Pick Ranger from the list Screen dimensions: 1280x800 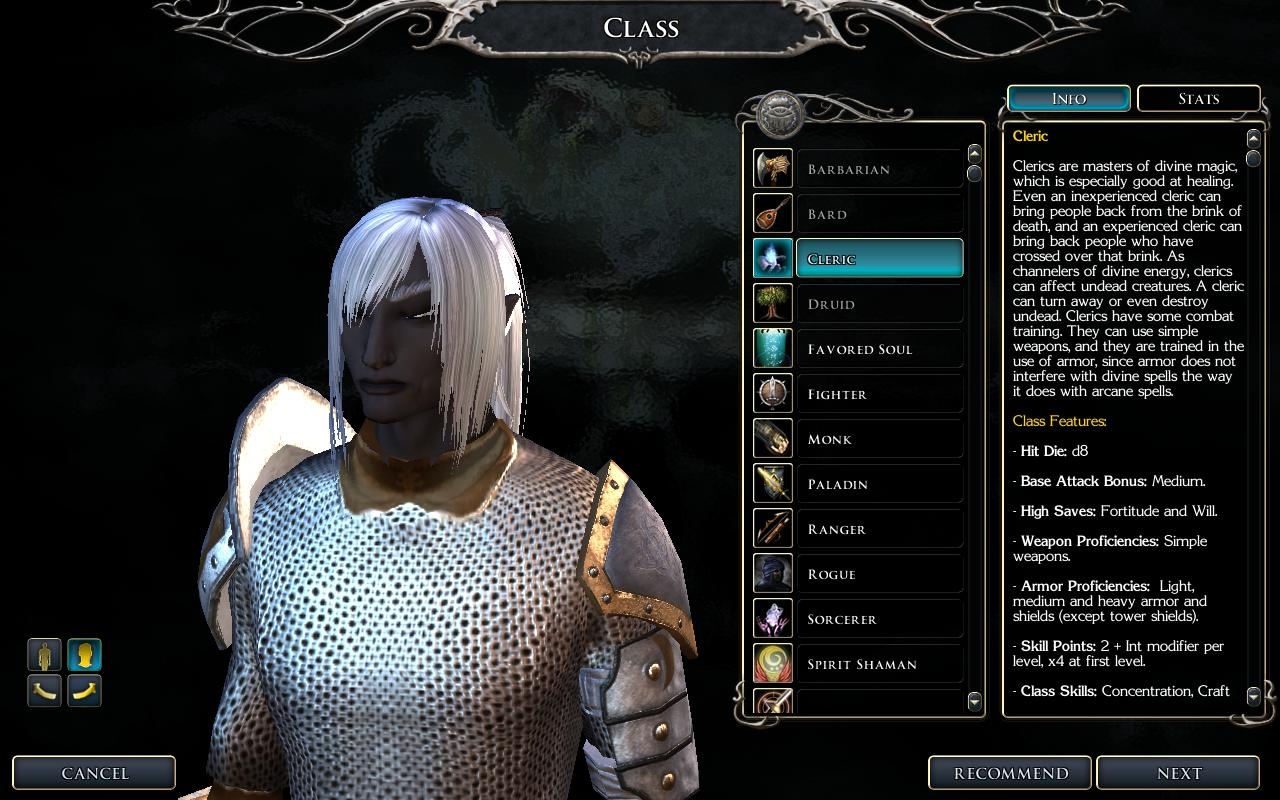point(878,529)
